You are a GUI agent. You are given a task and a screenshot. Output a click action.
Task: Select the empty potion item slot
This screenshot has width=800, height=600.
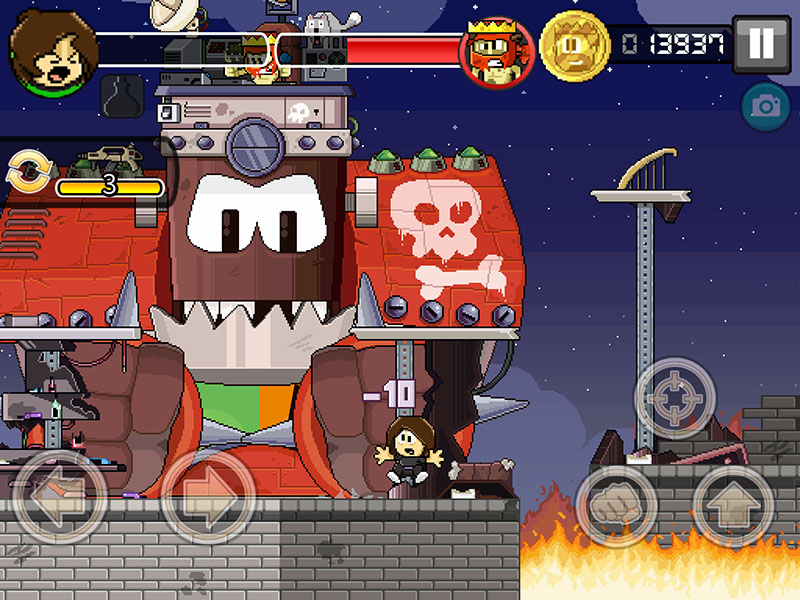[122, 96]
